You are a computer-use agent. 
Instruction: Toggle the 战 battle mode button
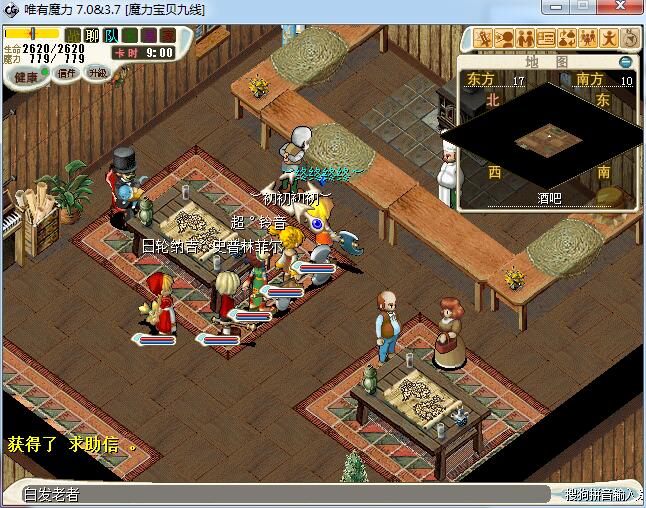pyautogui.click(x=73, y=36)
